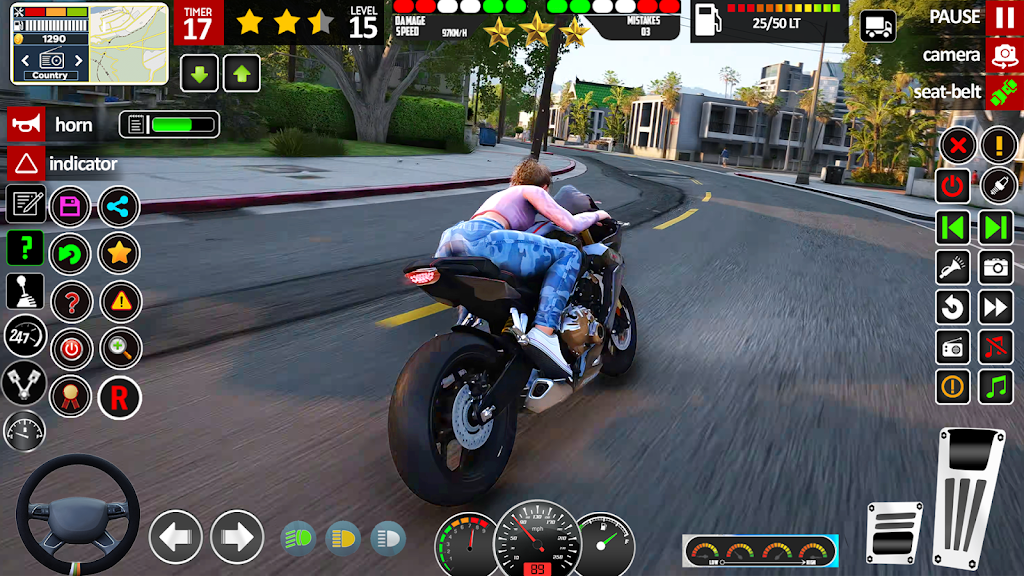This screenshot has width=1024, height=576.
Task: Click the red R button
Action: [x=119, y=397]
